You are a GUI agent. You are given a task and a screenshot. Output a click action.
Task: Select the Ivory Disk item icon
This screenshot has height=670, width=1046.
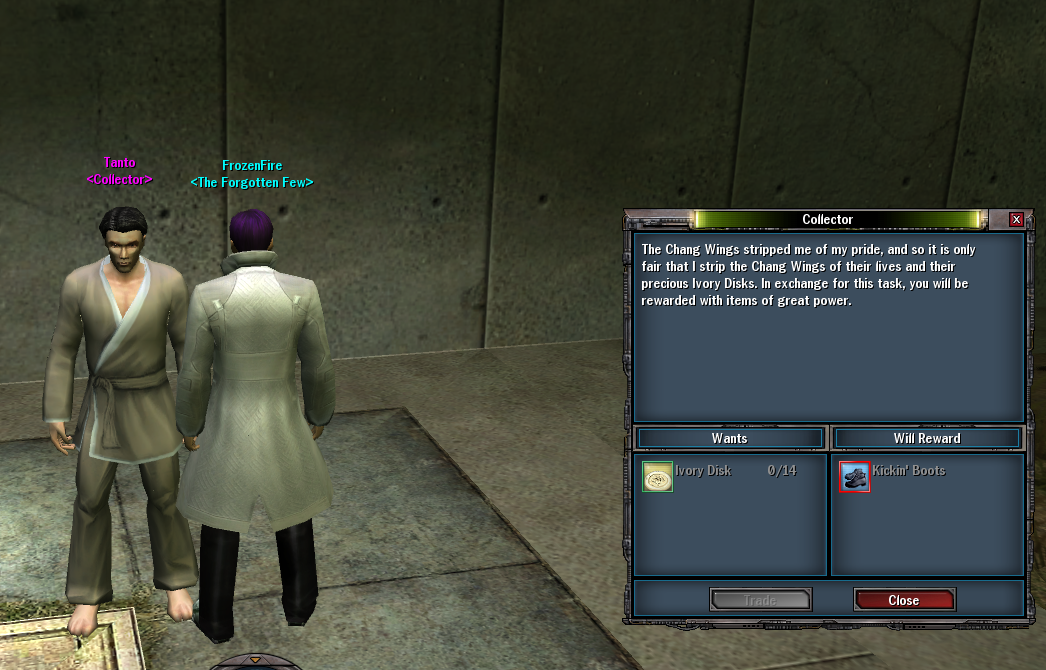coord(657,477)
